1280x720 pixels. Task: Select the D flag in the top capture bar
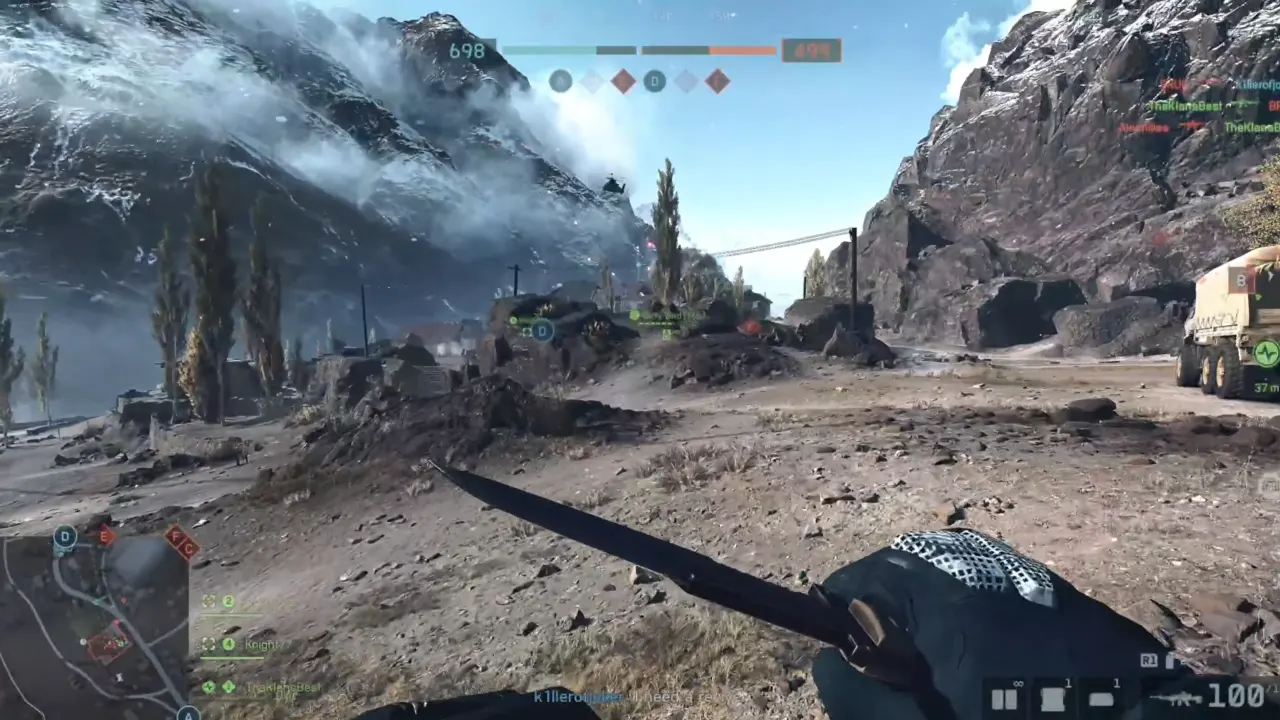pyautogui.click(x=654, y=81)
